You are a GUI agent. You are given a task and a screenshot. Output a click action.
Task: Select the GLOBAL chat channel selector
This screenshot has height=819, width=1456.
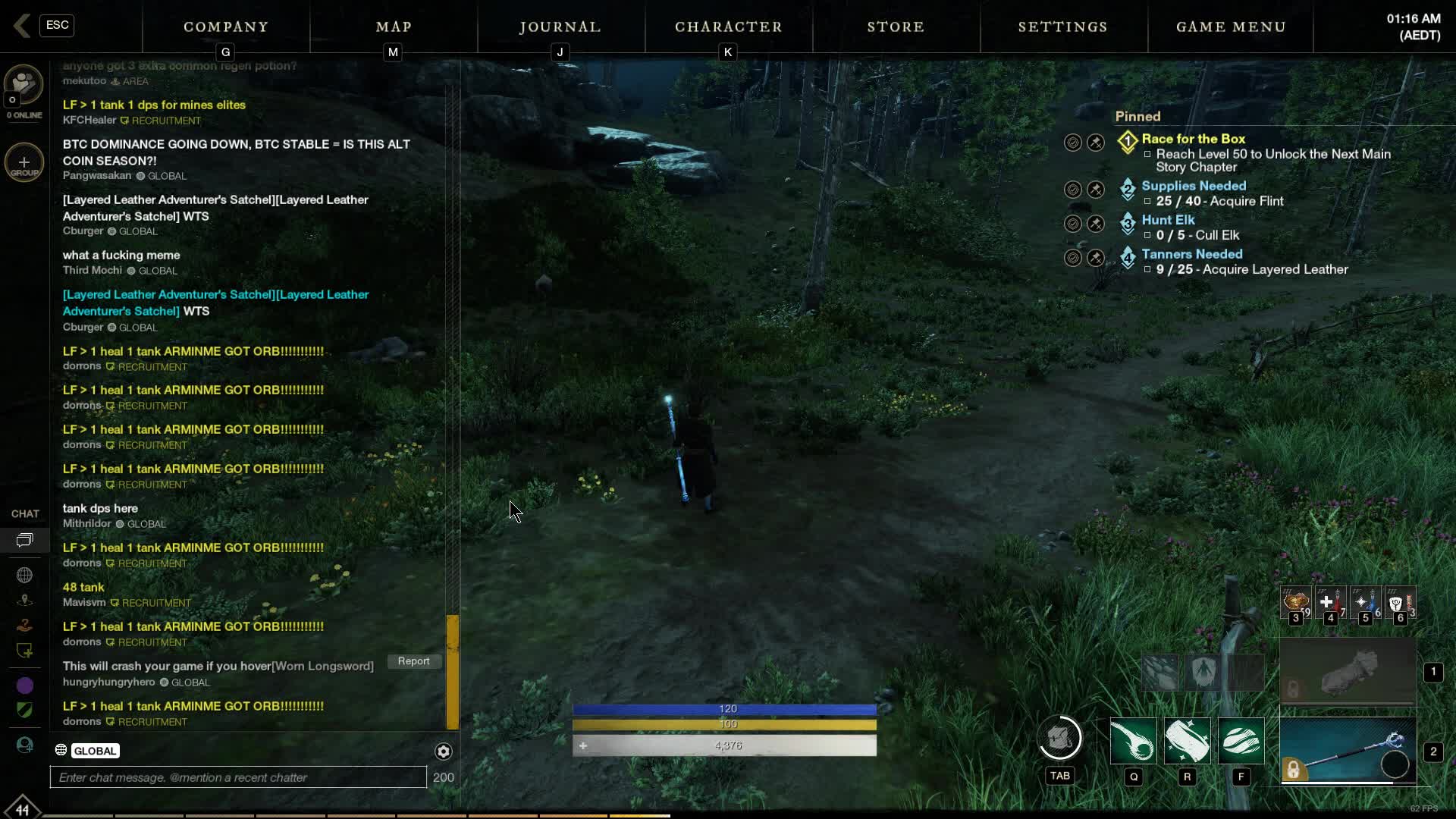[95, 751]
